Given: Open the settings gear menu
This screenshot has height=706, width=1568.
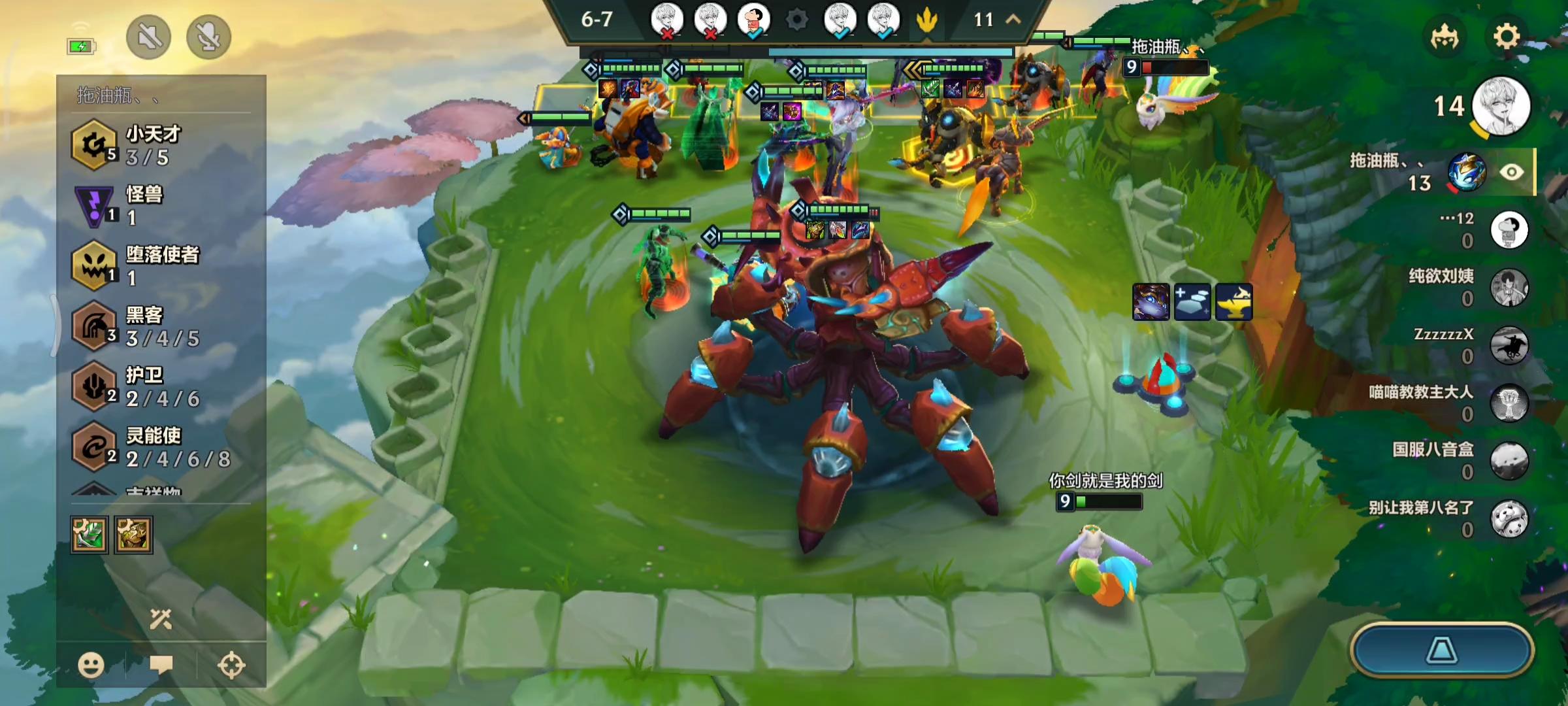Looking at the screenshot, I should (1507, 37).
